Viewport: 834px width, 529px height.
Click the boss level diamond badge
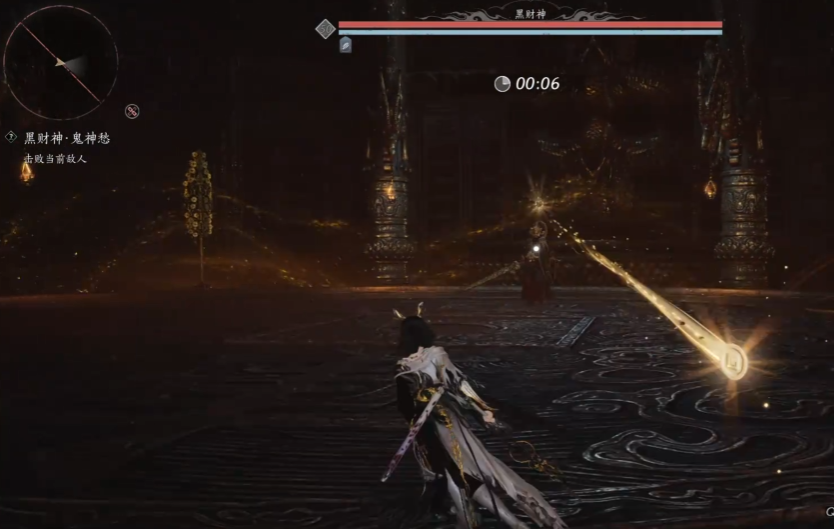325,29
